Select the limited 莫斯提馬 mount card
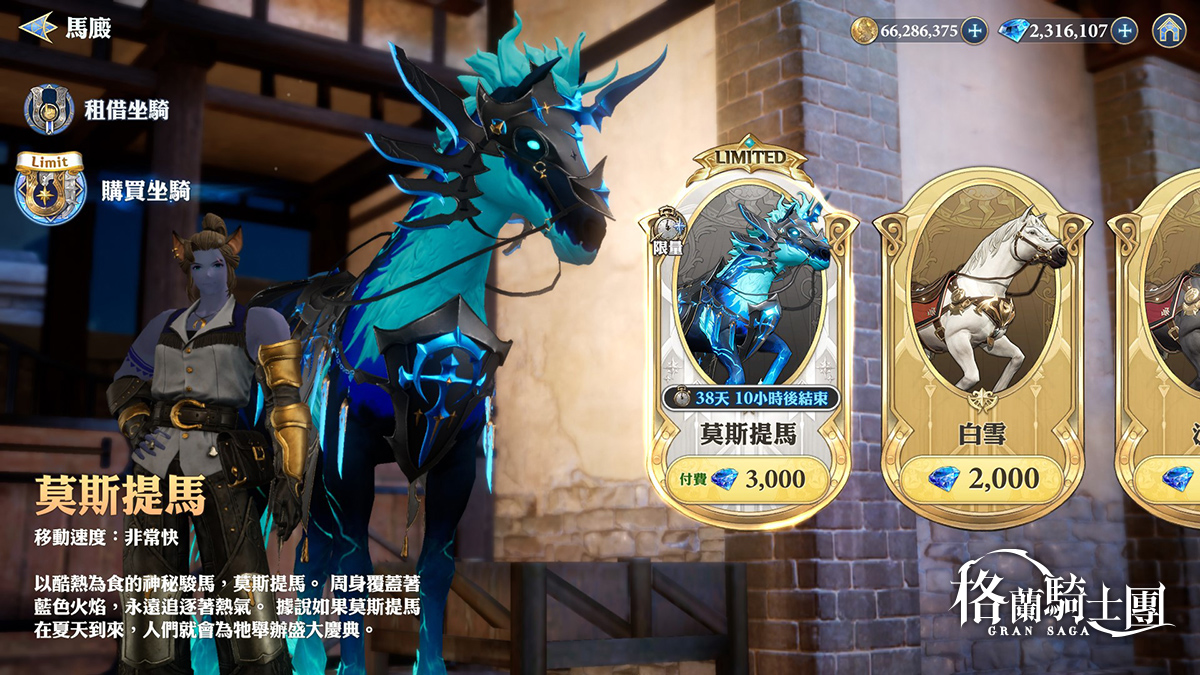 pyautogui.click(x=750, y=300)
